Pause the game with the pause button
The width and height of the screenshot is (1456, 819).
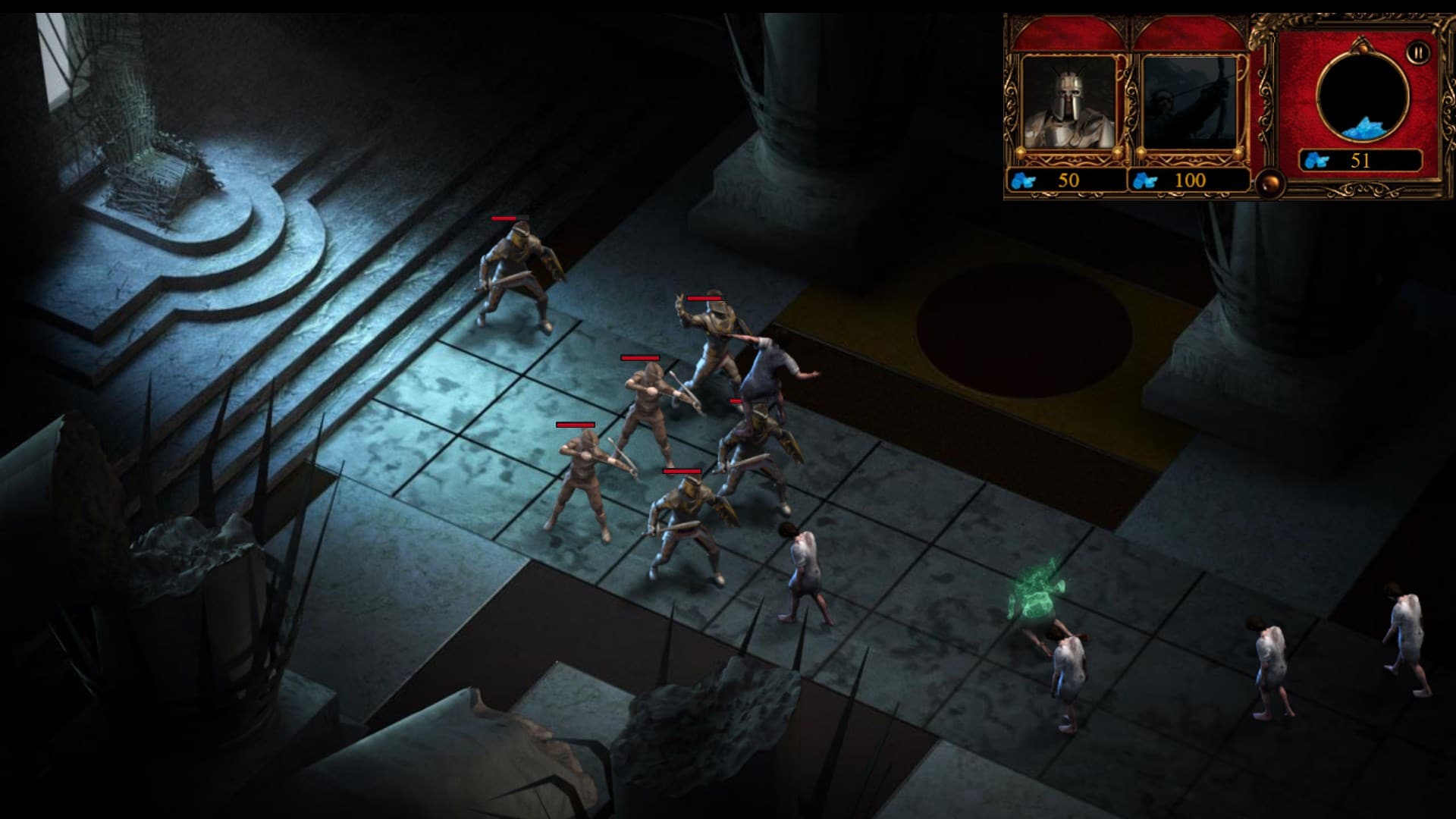(1417, 52)
